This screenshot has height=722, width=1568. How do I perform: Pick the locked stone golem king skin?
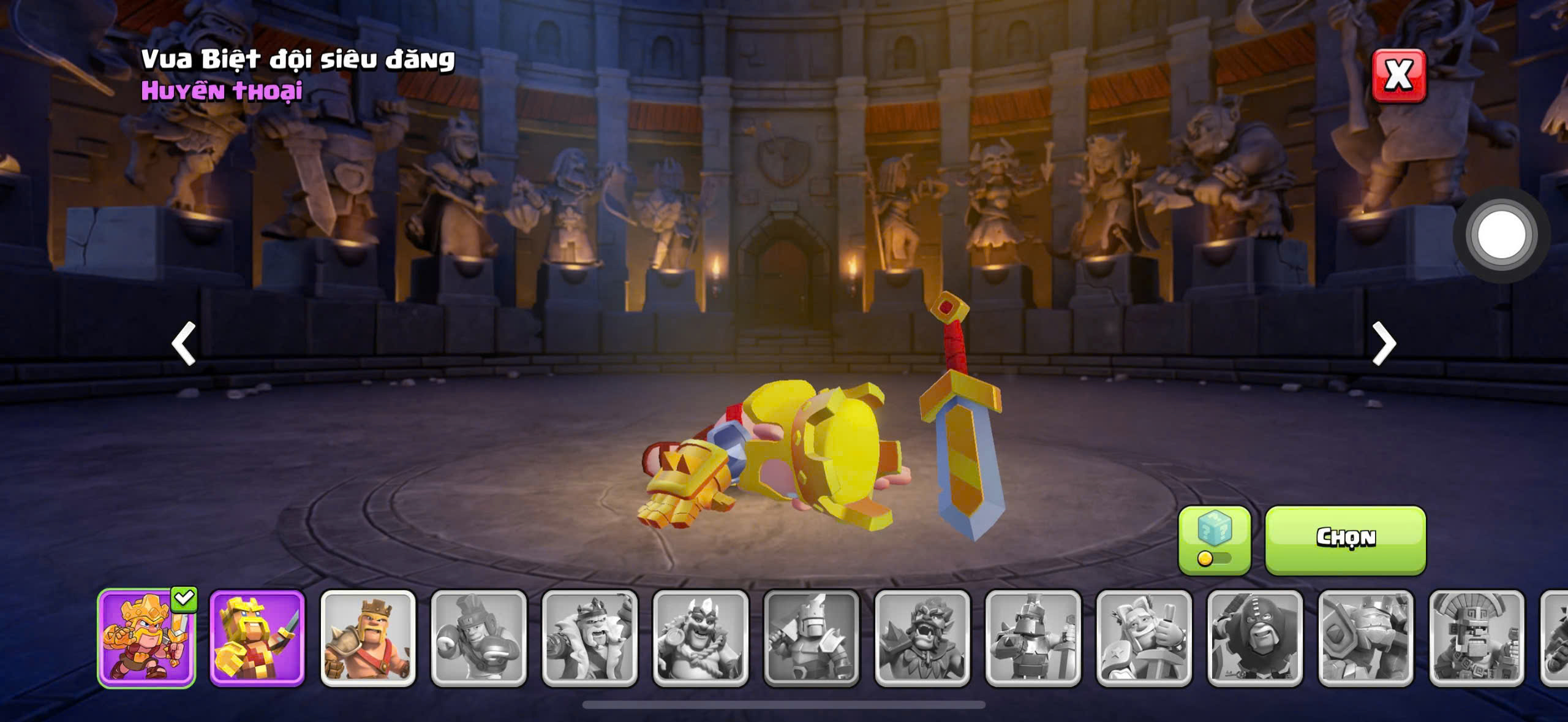click(x=1366, y=638)
